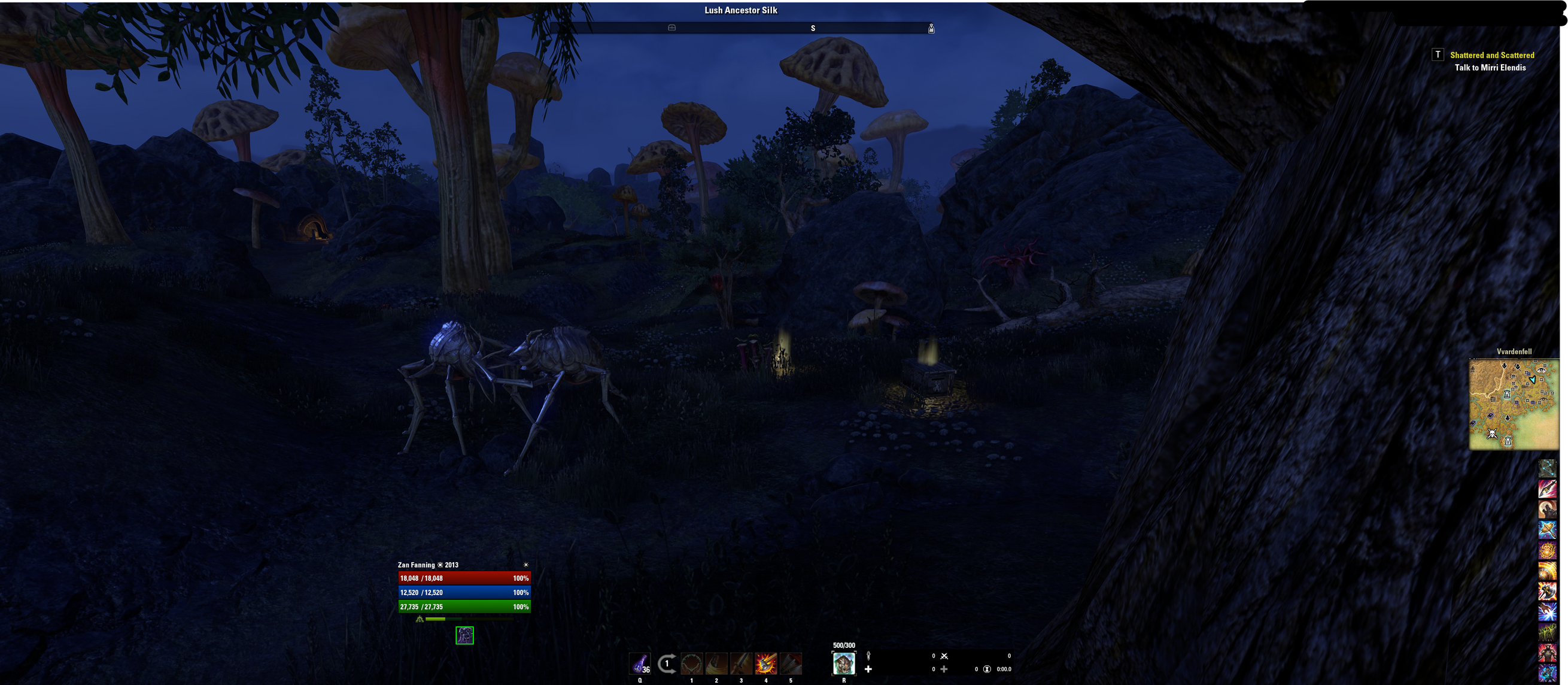Trigger the werewolf ultimate ability
This screenshot has width=1568, height=685.
844,663
